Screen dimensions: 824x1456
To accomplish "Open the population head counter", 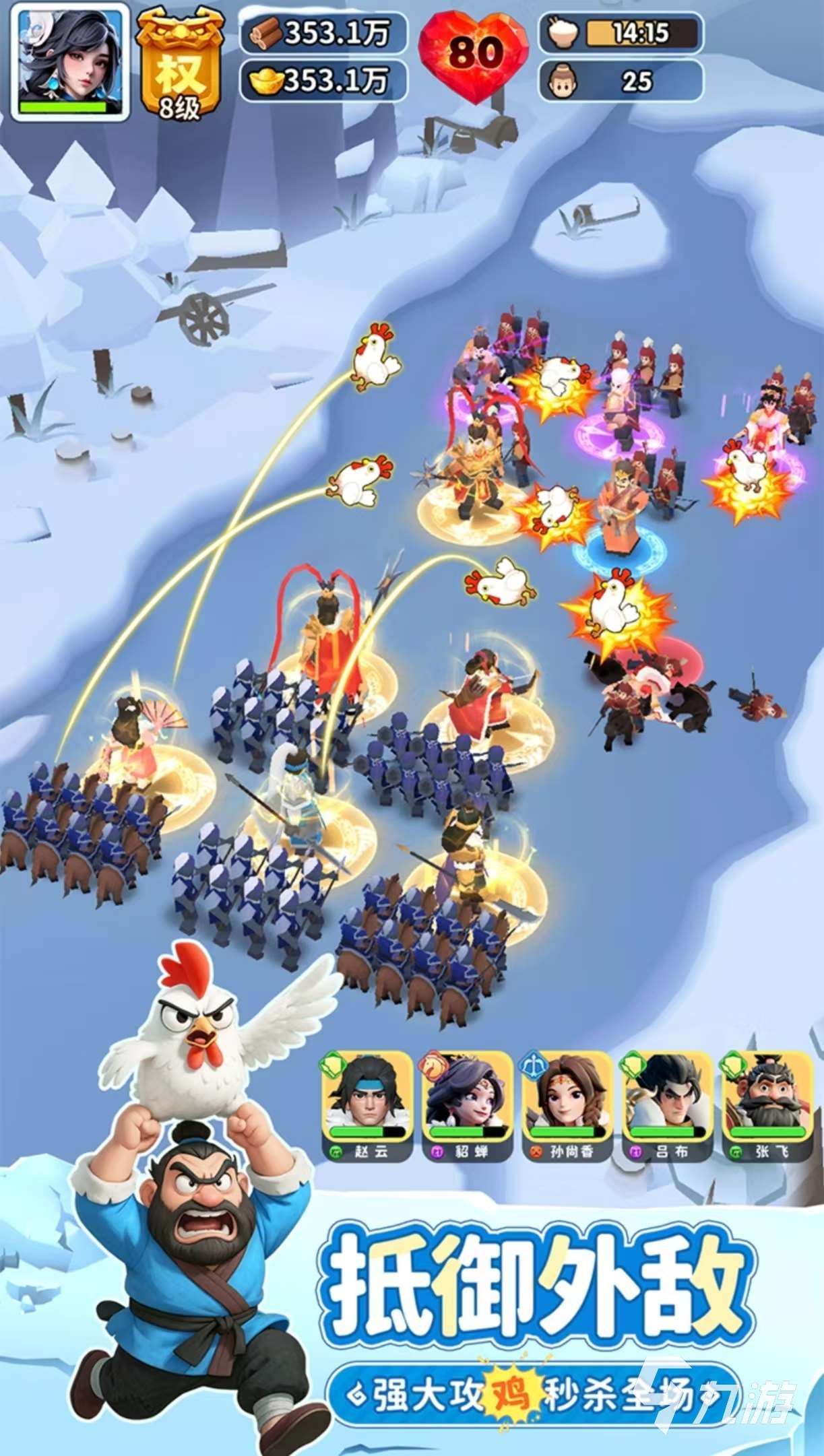I will pyautogui.click(x=621, y=81).
